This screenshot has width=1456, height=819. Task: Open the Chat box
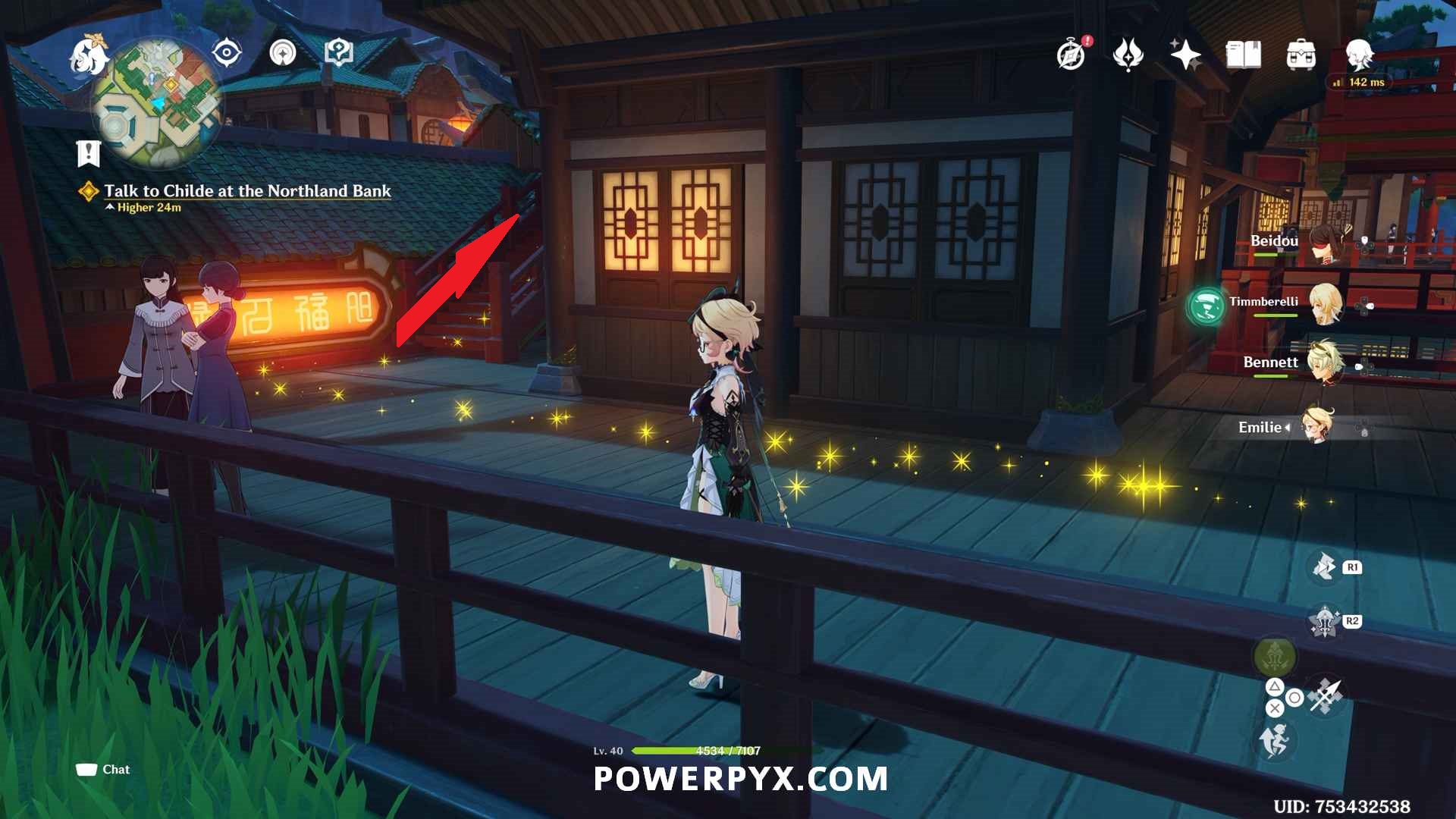[x=103, y=770]
